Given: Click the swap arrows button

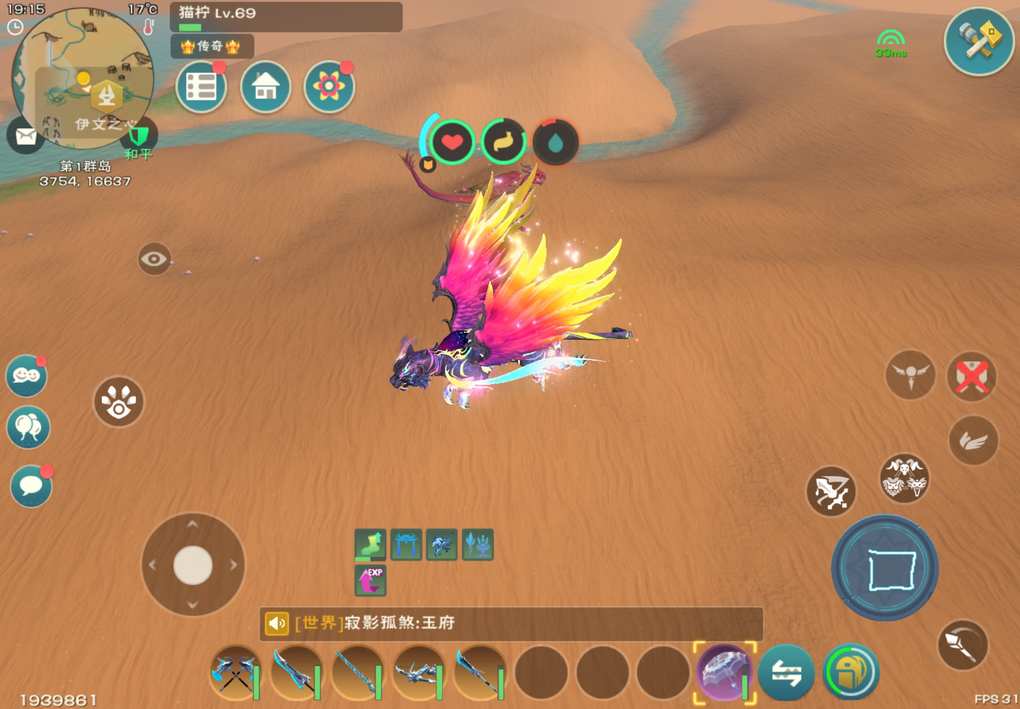Looking at the screenshot, I should [786, 673].
